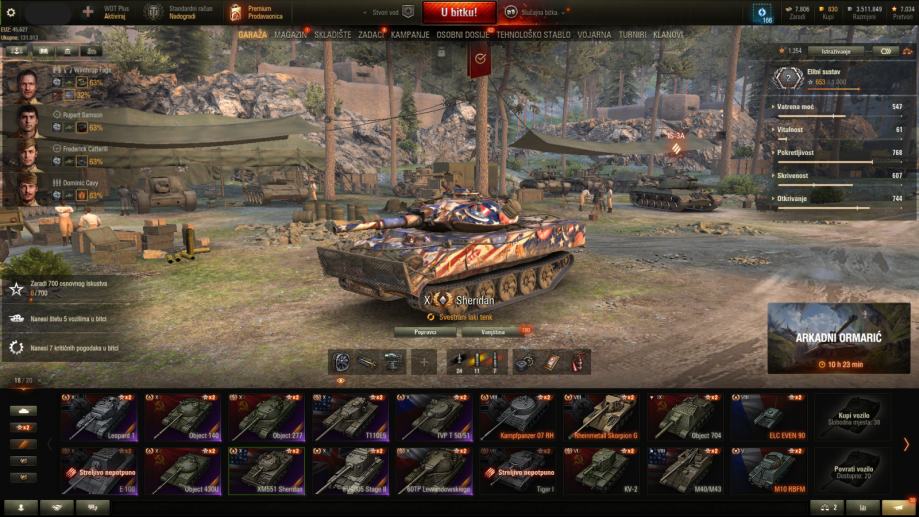Click the Popravci button under Sheridan
The width and height of the screenshot is (919, 517).
click(x=425, y=330)
